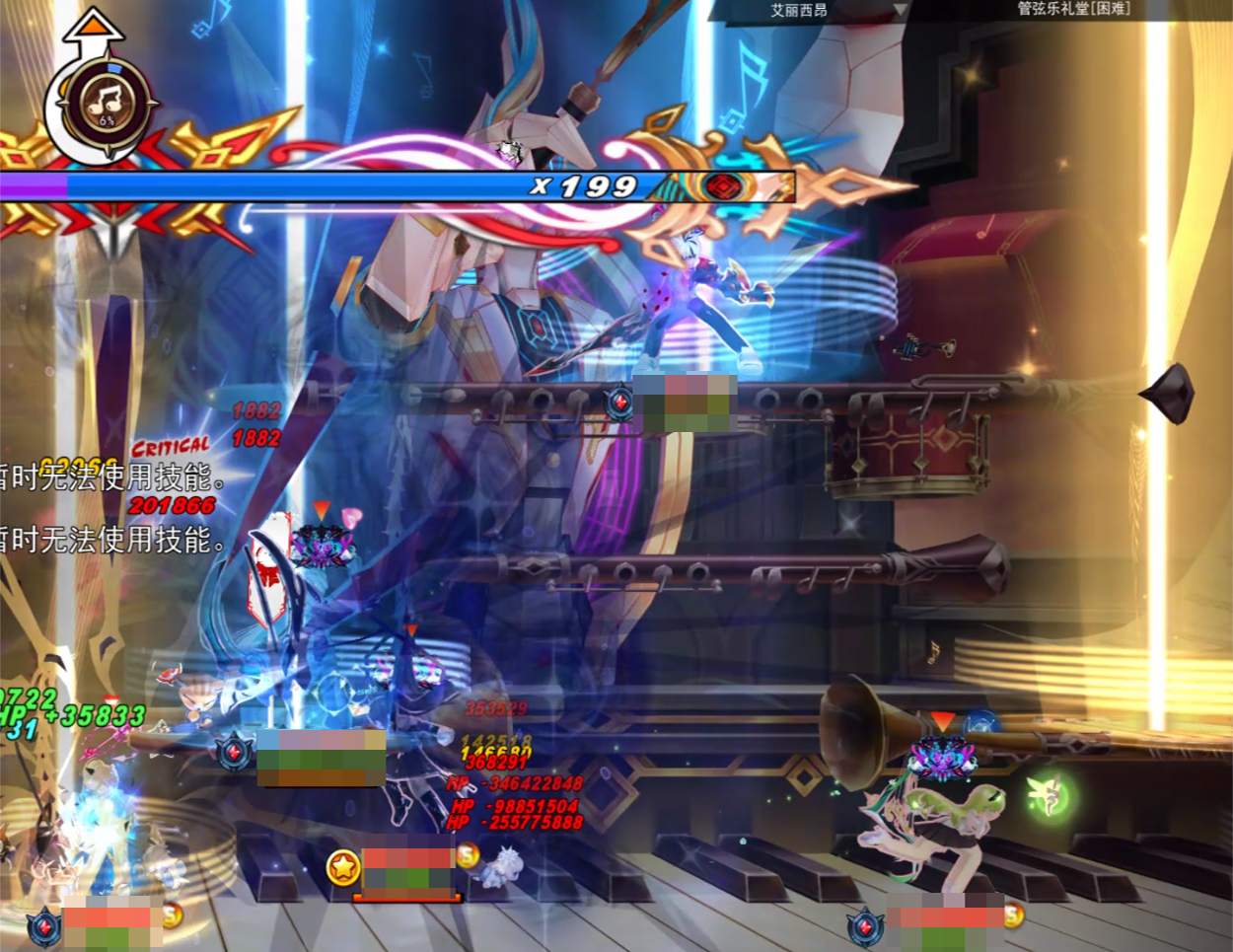Expand the 艾丽西昂 dropdown arrow
Screen dimensions: 1233x952
click(x=899, y=11)
